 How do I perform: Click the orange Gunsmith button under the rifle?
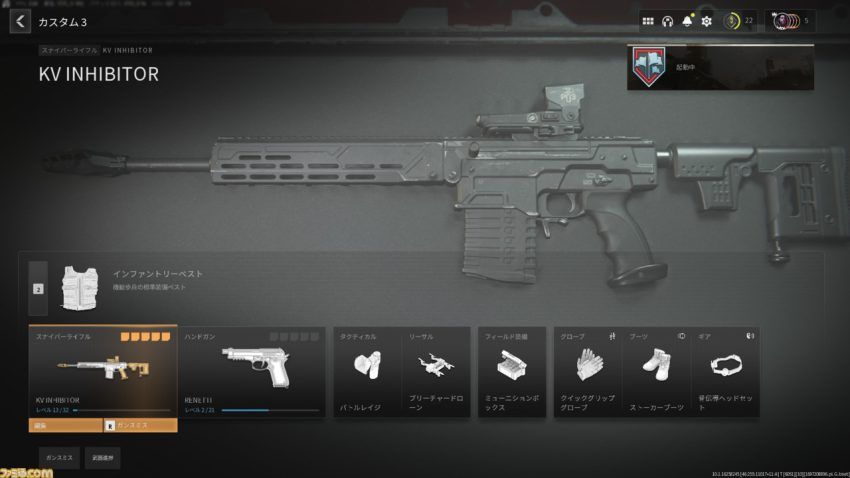tap(140, 425)
